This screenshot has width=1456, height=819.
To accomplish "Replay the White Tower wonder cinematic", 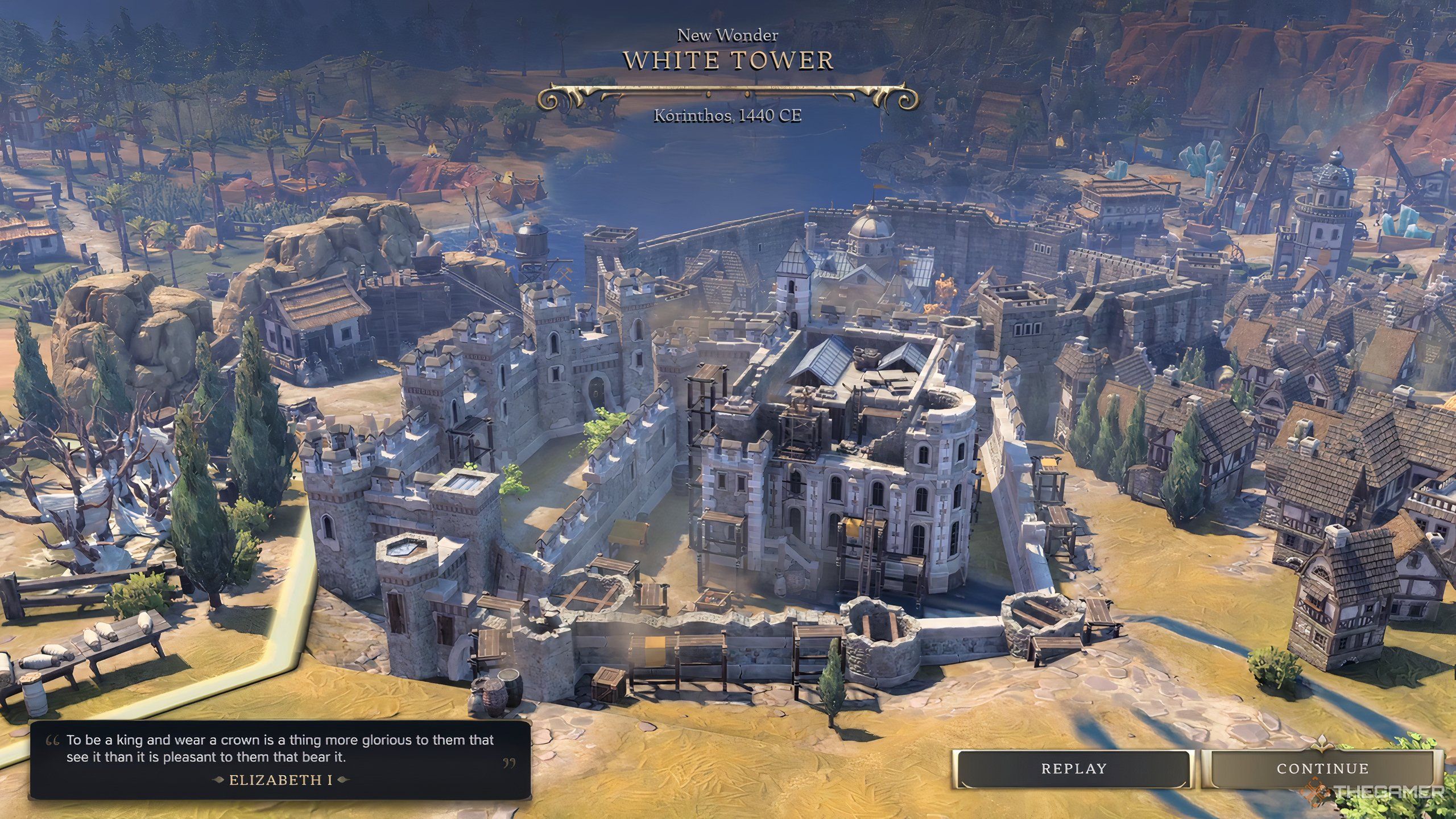I will pos(1073,769).
